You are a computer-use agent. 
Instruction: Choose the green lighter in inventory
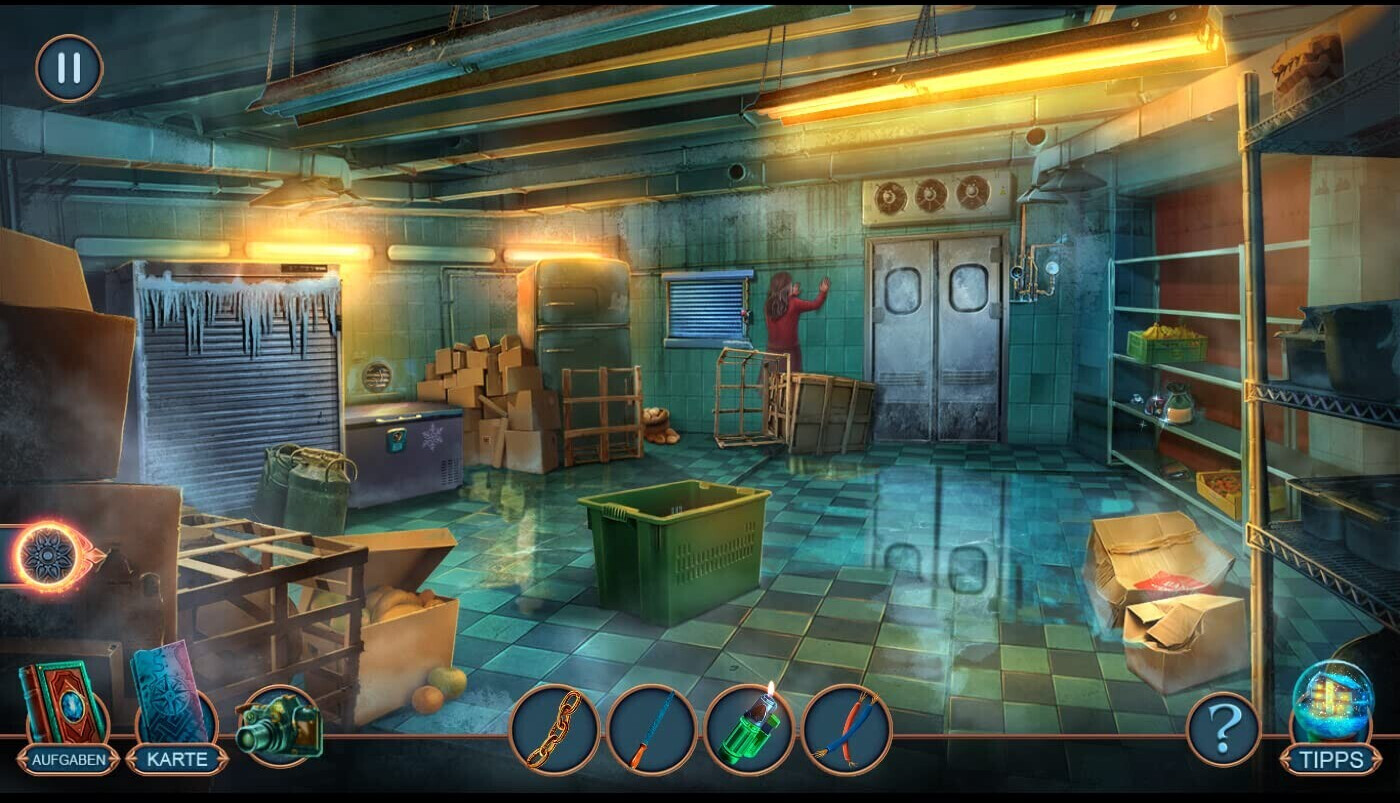(x=749, y=730)
